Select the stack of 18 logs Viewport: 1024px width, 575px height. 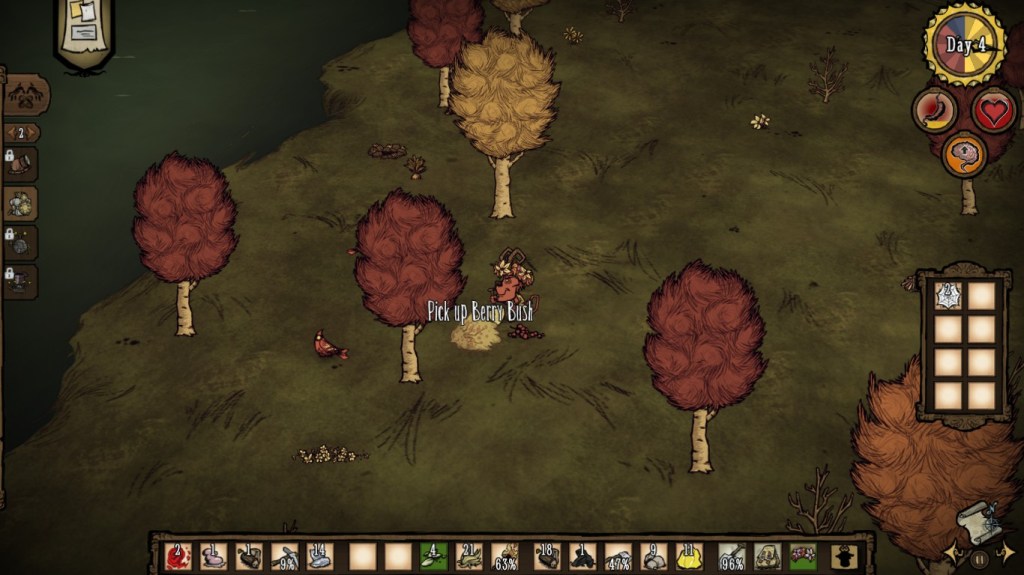tap(546, 556)
